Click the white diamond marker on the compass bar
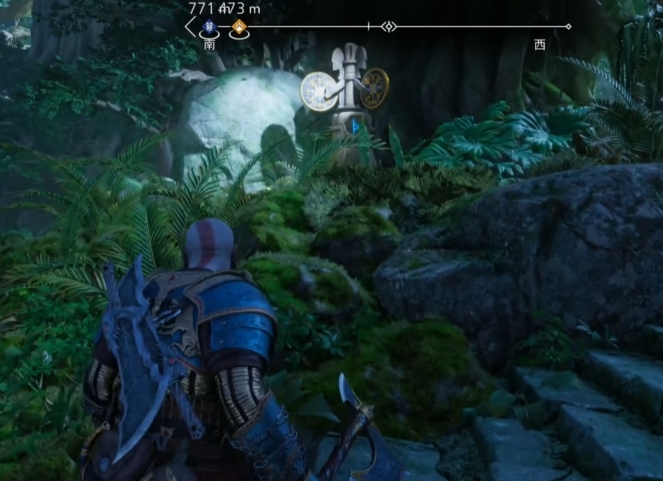The width and height of the screenshot is (663, 481). (x=389, y=27)
